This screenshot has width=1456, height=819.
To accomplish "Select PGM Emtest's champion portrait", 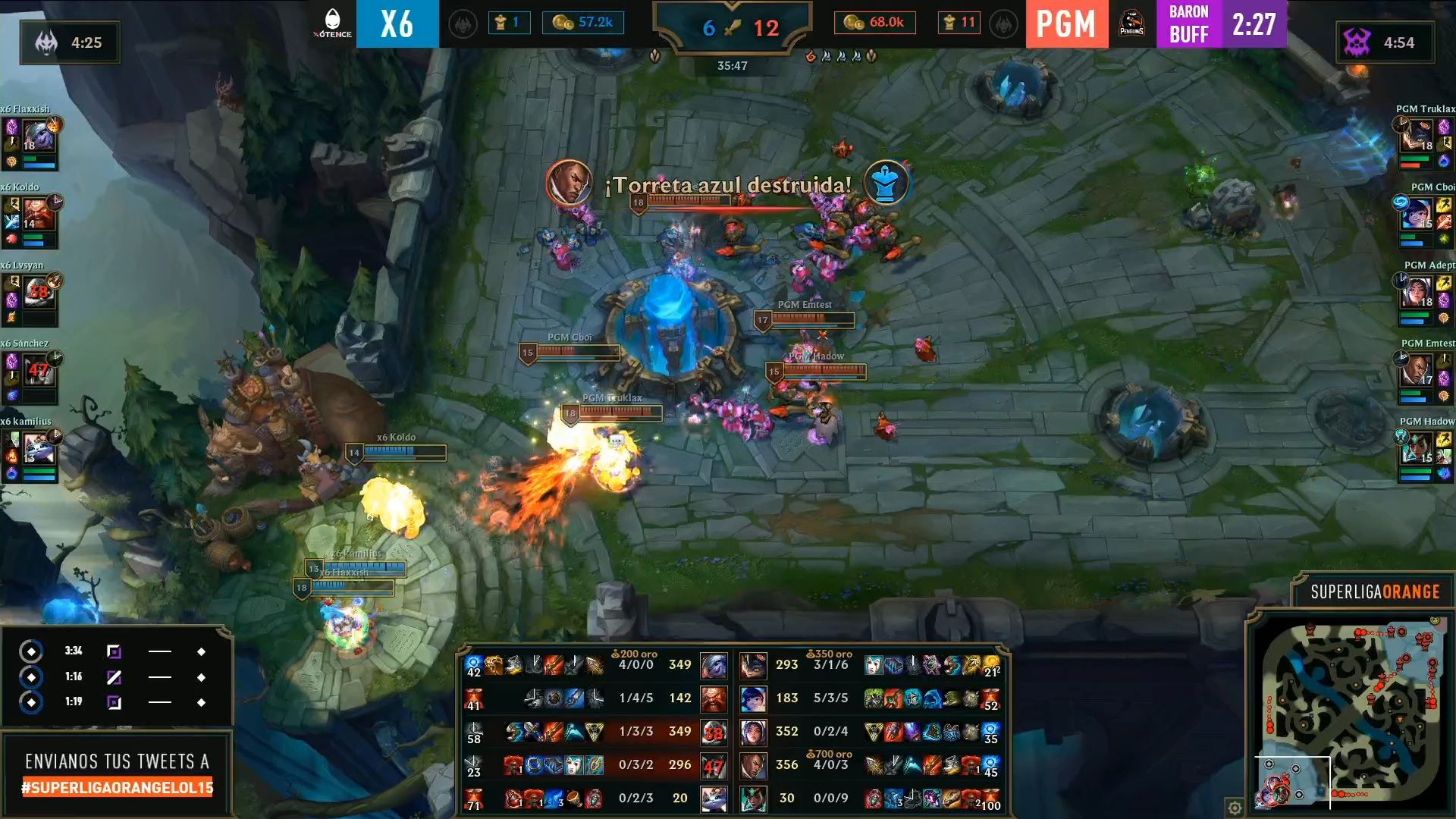I will (x=1417, y=371).
